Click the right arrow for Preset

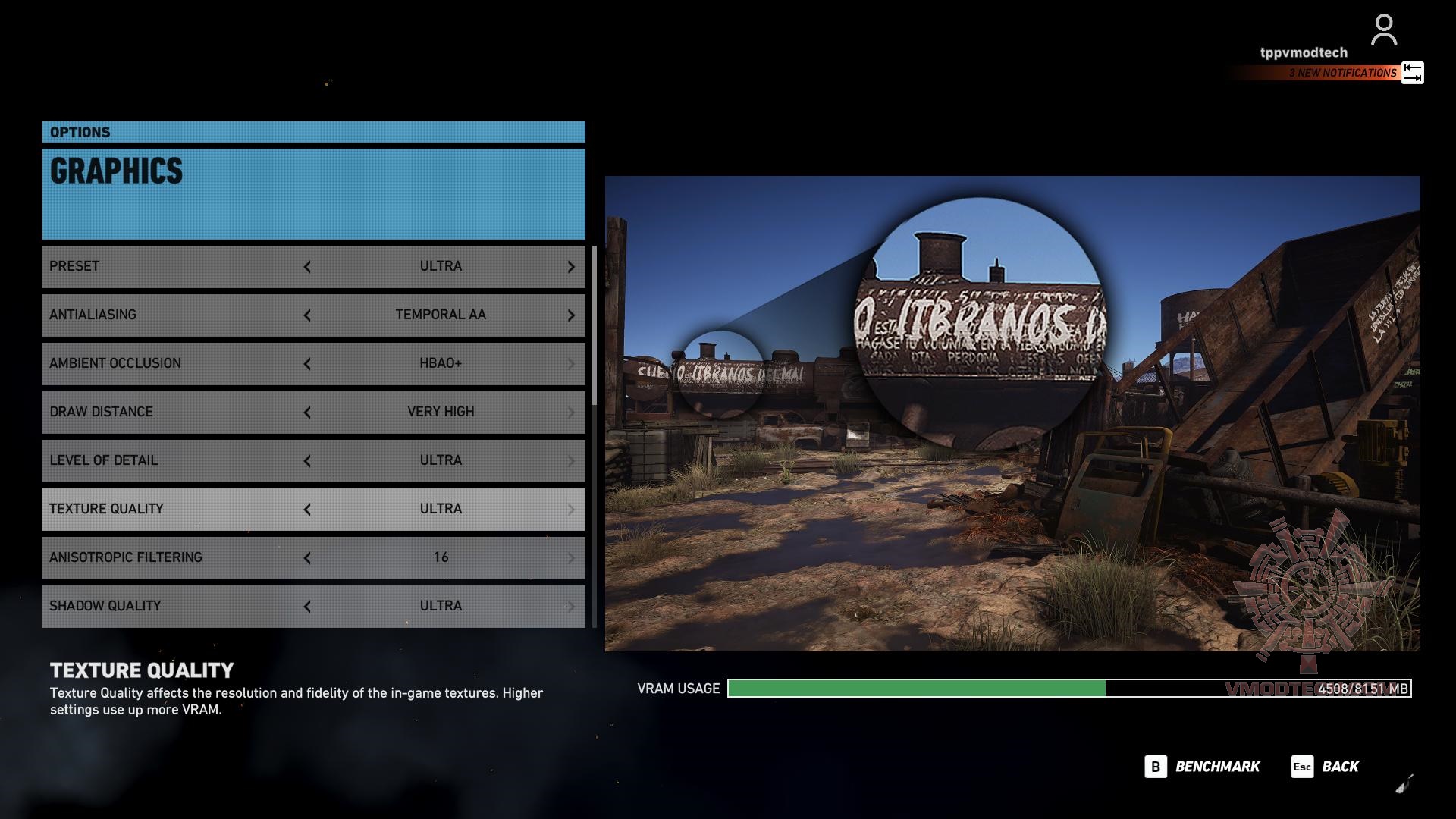pyautogui.click(x=571, y=267)
